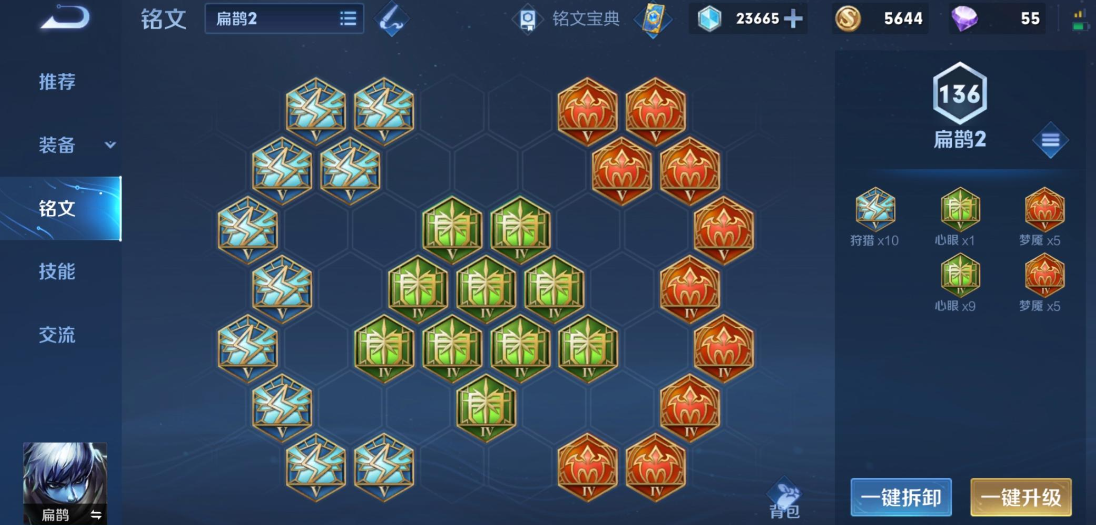Expand the 装备 section
This screenshot has height=525, width=1096.
pyautogui.click(x=110, y=145)
